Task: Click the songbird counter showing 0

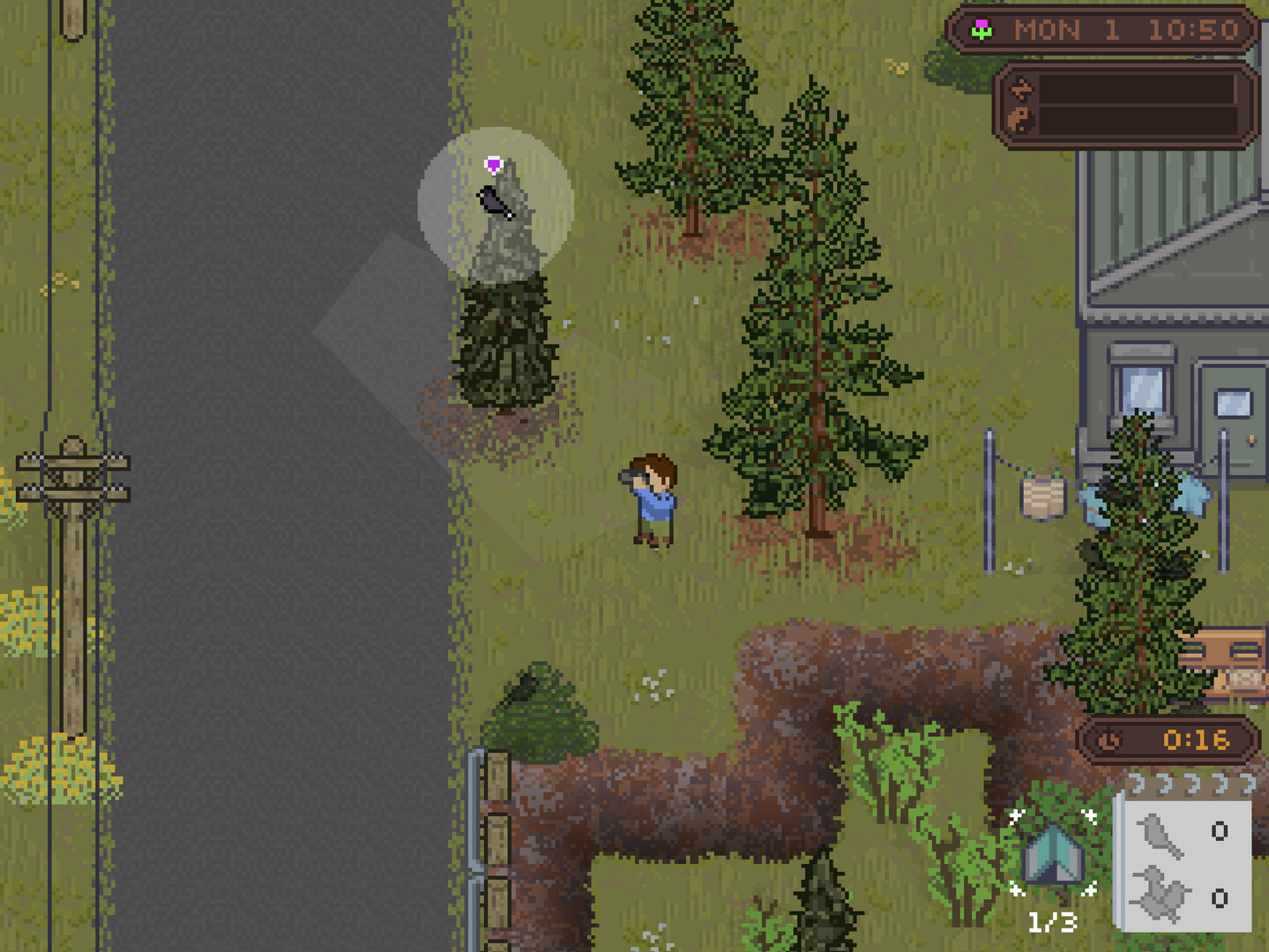Action: [x=1220, y=829]
